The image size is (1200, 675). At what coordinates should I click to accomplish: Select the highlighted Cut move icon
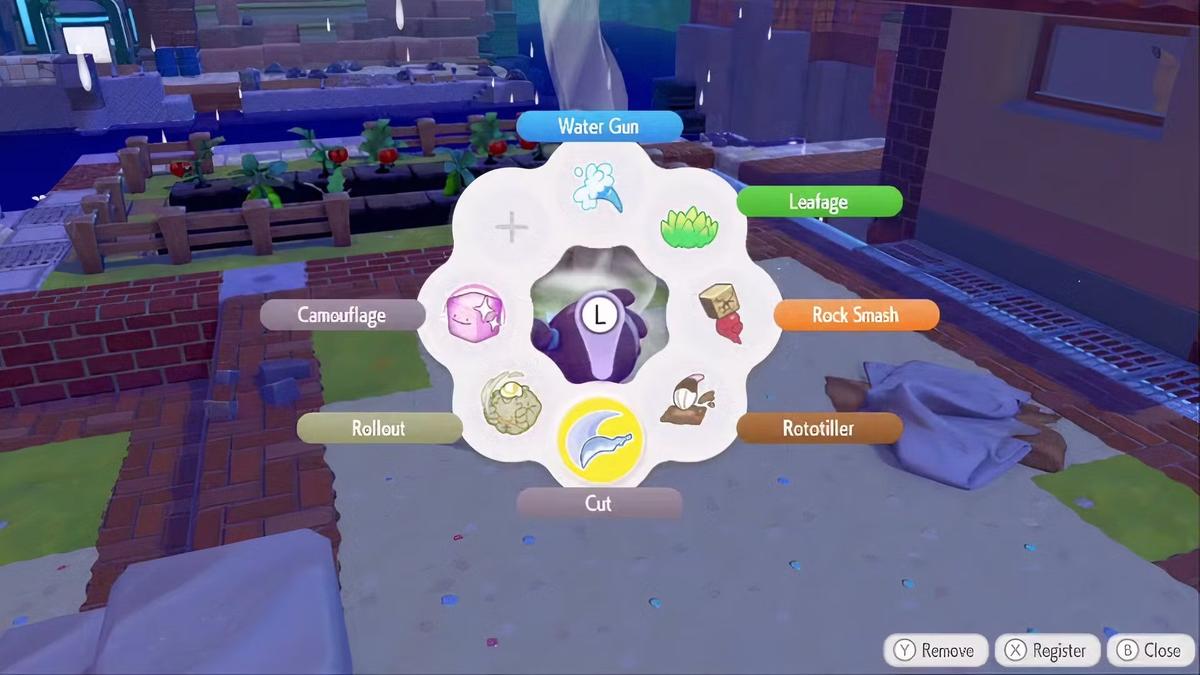pyautogui.click(x=600, y=439)
